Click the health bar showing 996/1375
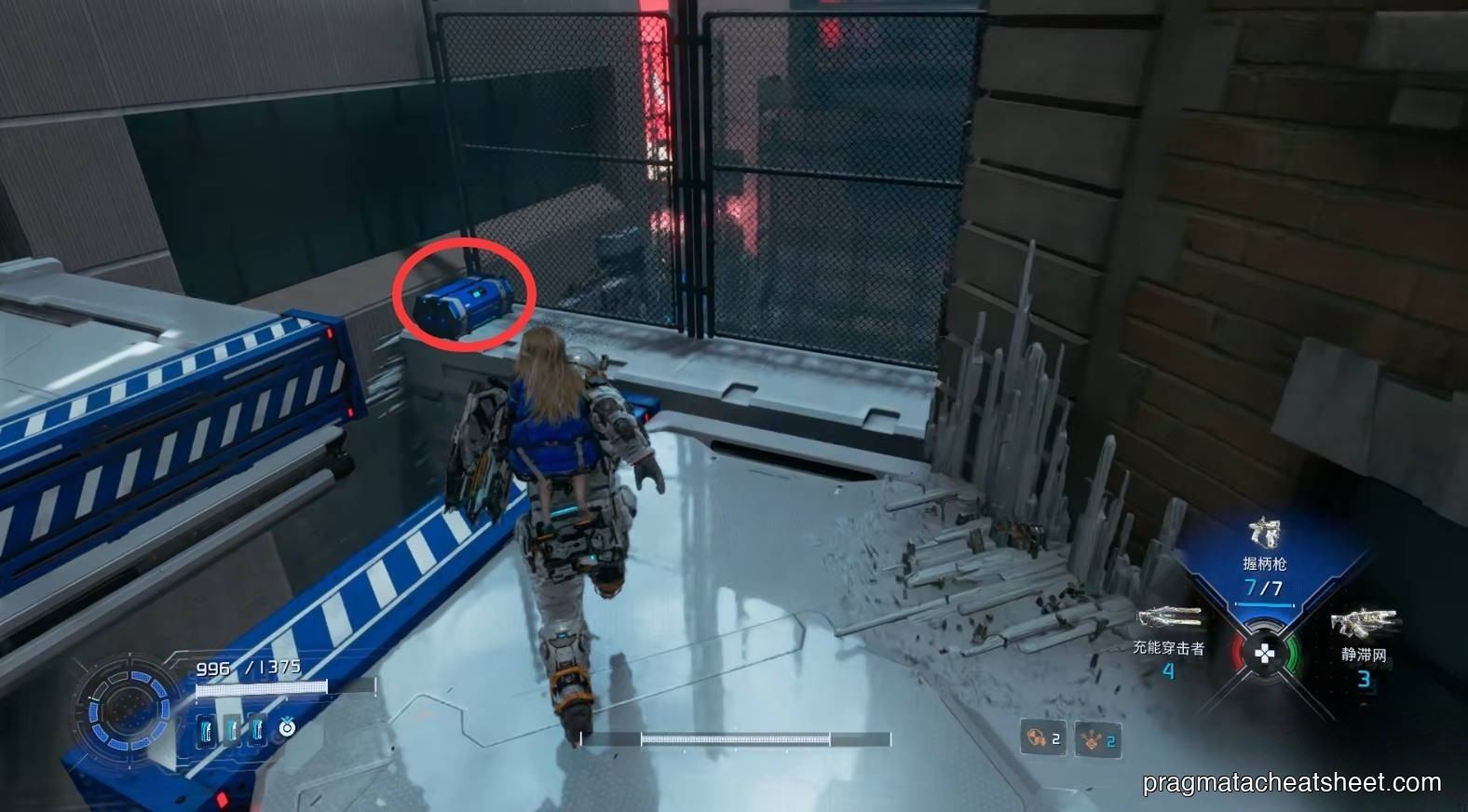This screenshot has height=812, width=1468. (249, 668)
